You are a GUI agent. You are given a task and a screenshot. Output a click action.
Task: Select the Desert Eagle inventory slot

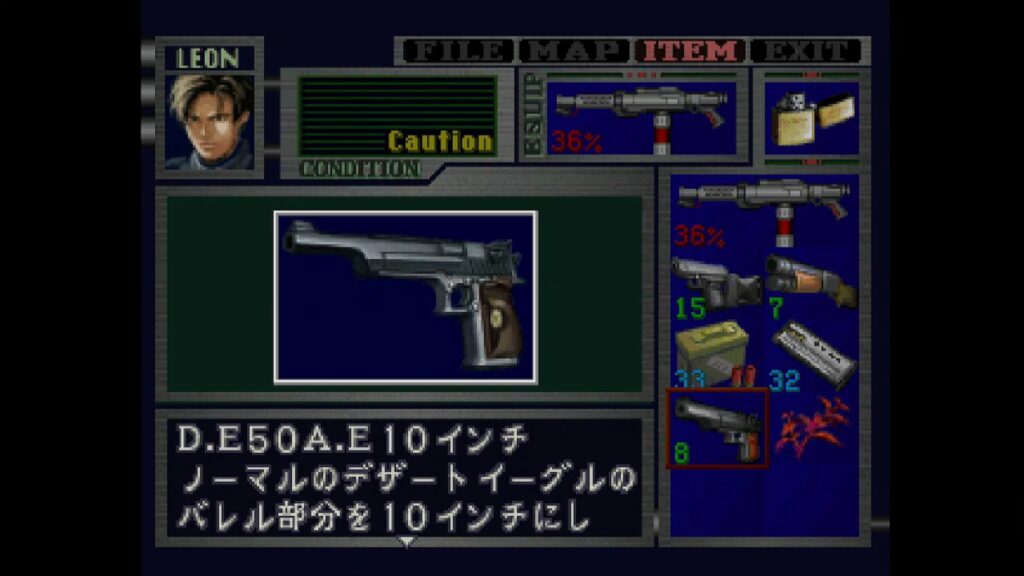click(x=716, y=428)
